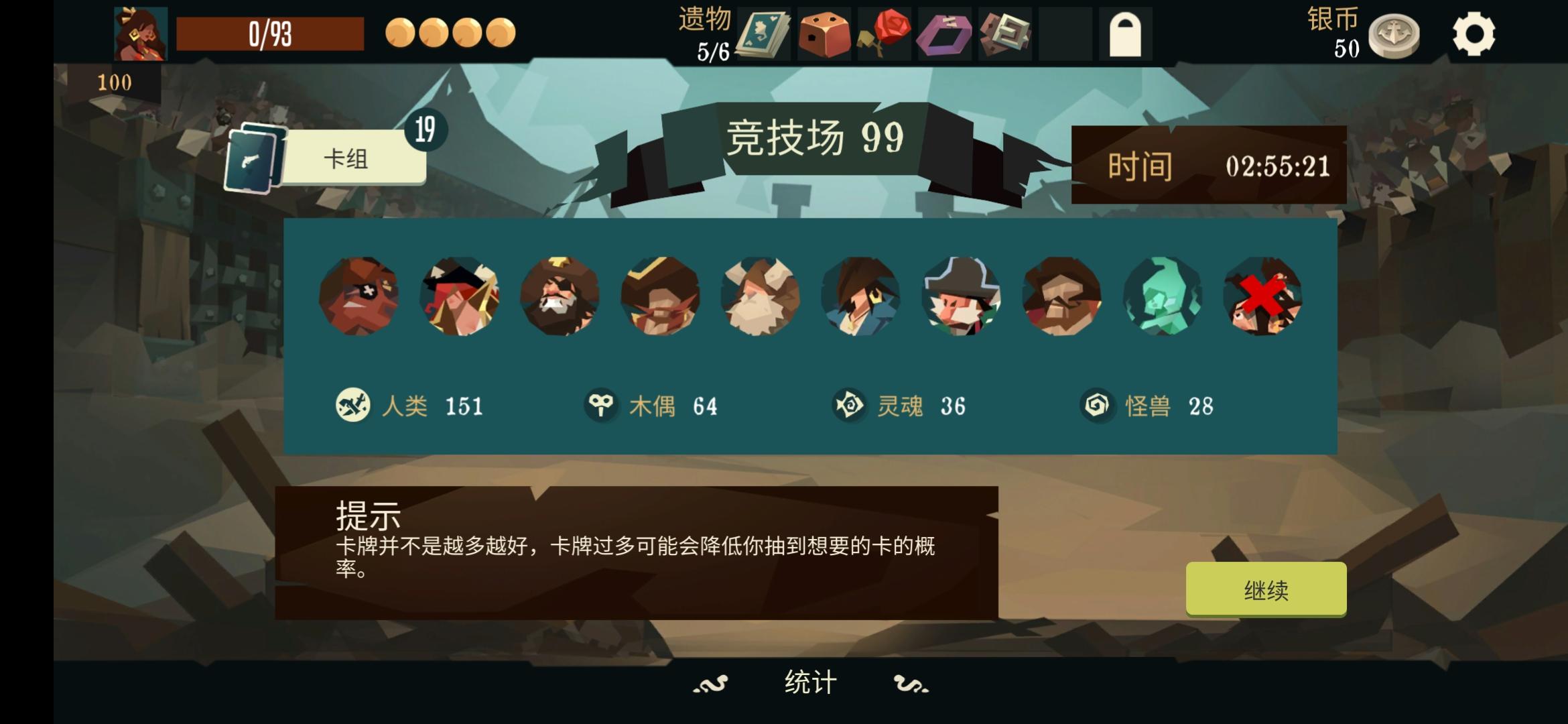Open the settings gear

[x=1472, y=32]
